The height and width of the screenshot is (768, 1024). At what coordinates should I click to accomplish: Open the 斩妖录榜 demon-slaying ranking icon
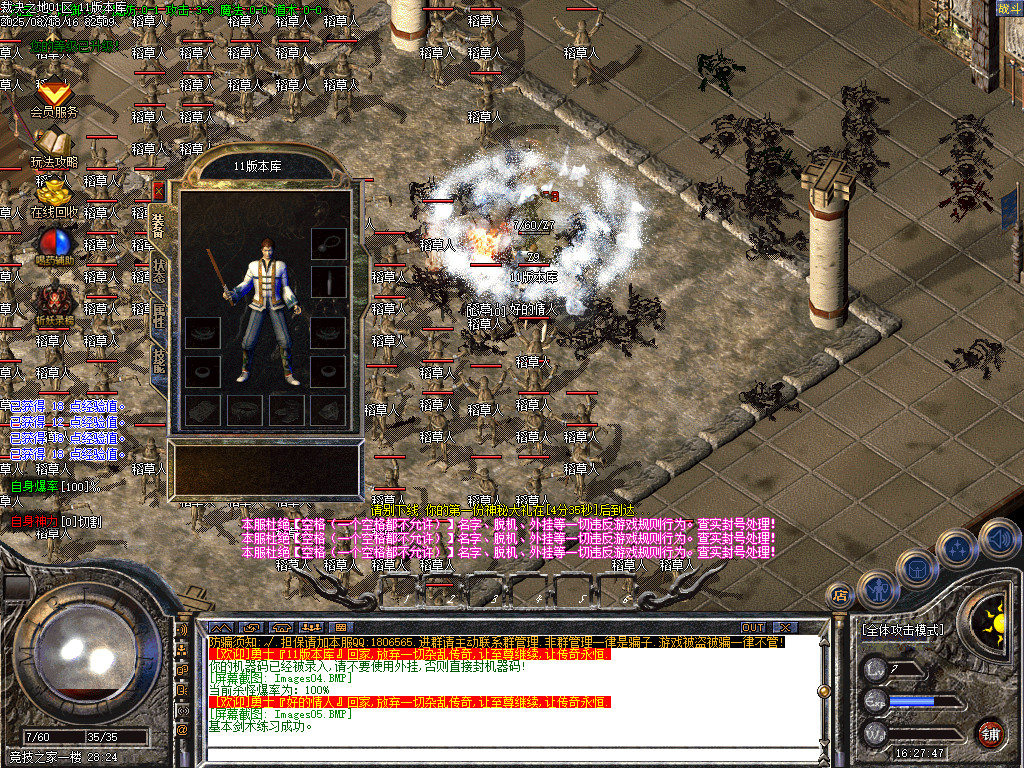(53, 301)
